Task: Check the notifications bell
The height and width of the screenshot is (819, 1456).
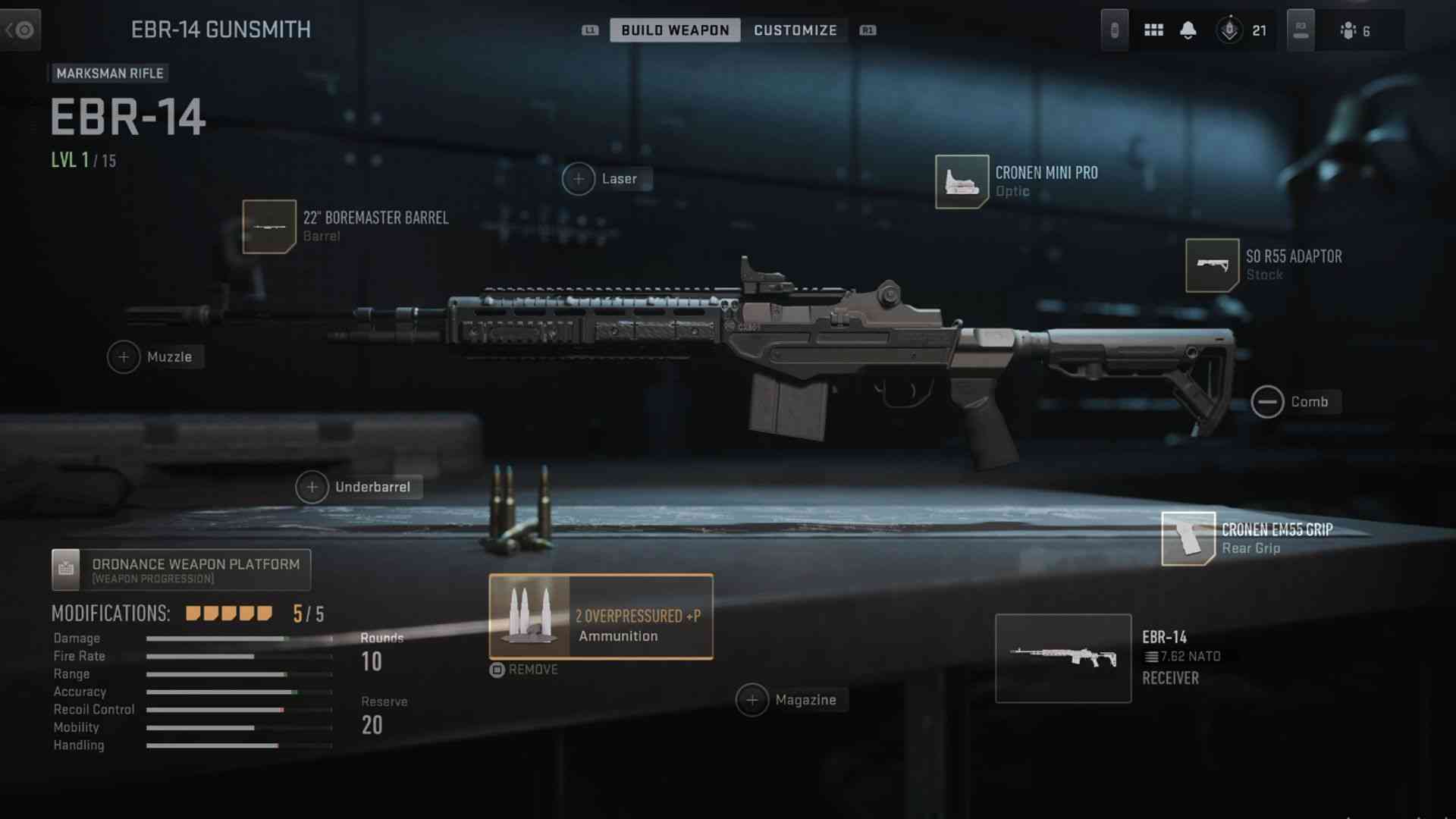Action: tap(1188, 30)
